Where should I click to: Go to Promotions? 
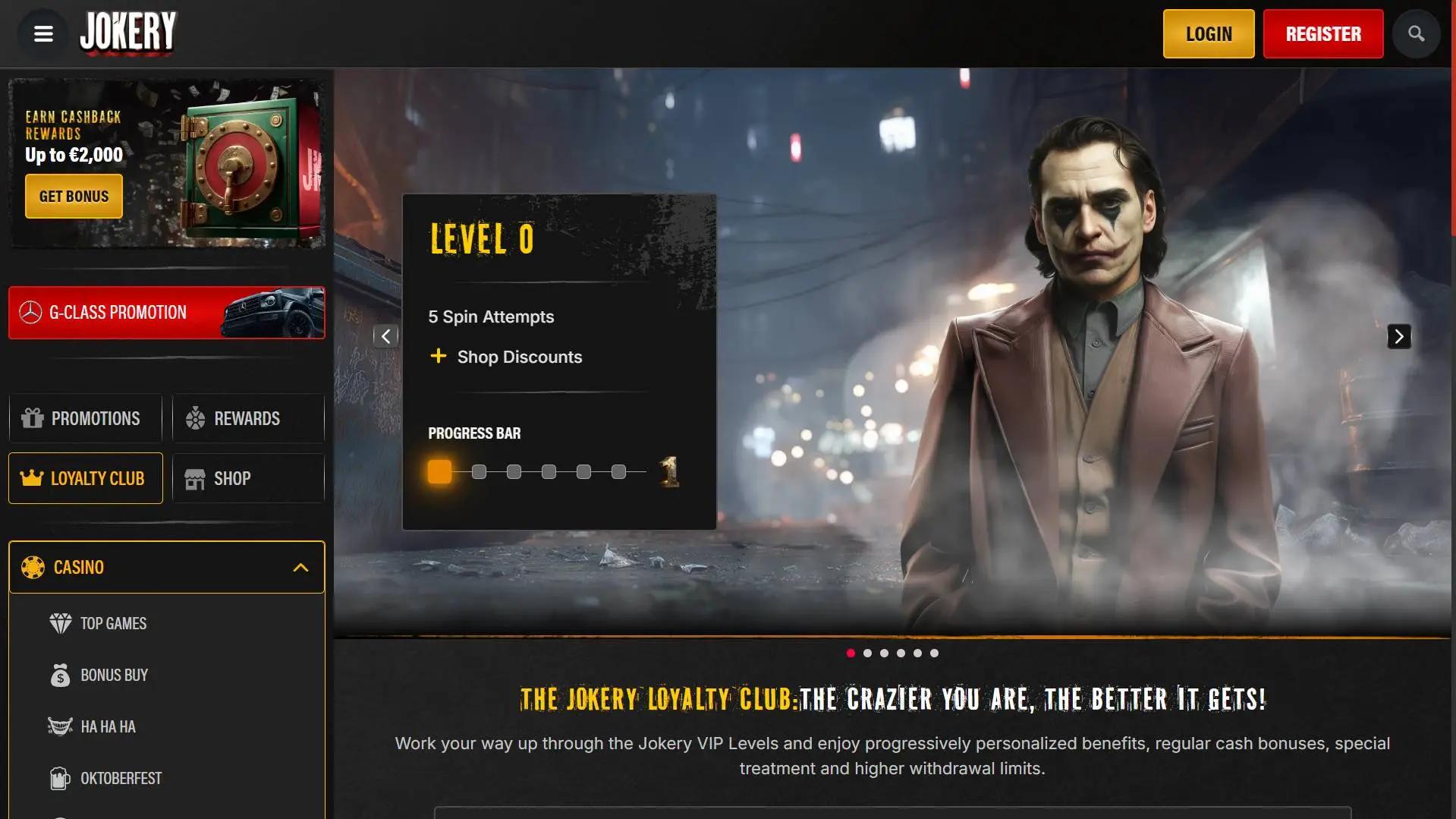pyautogui.click(x=85, y=418)
